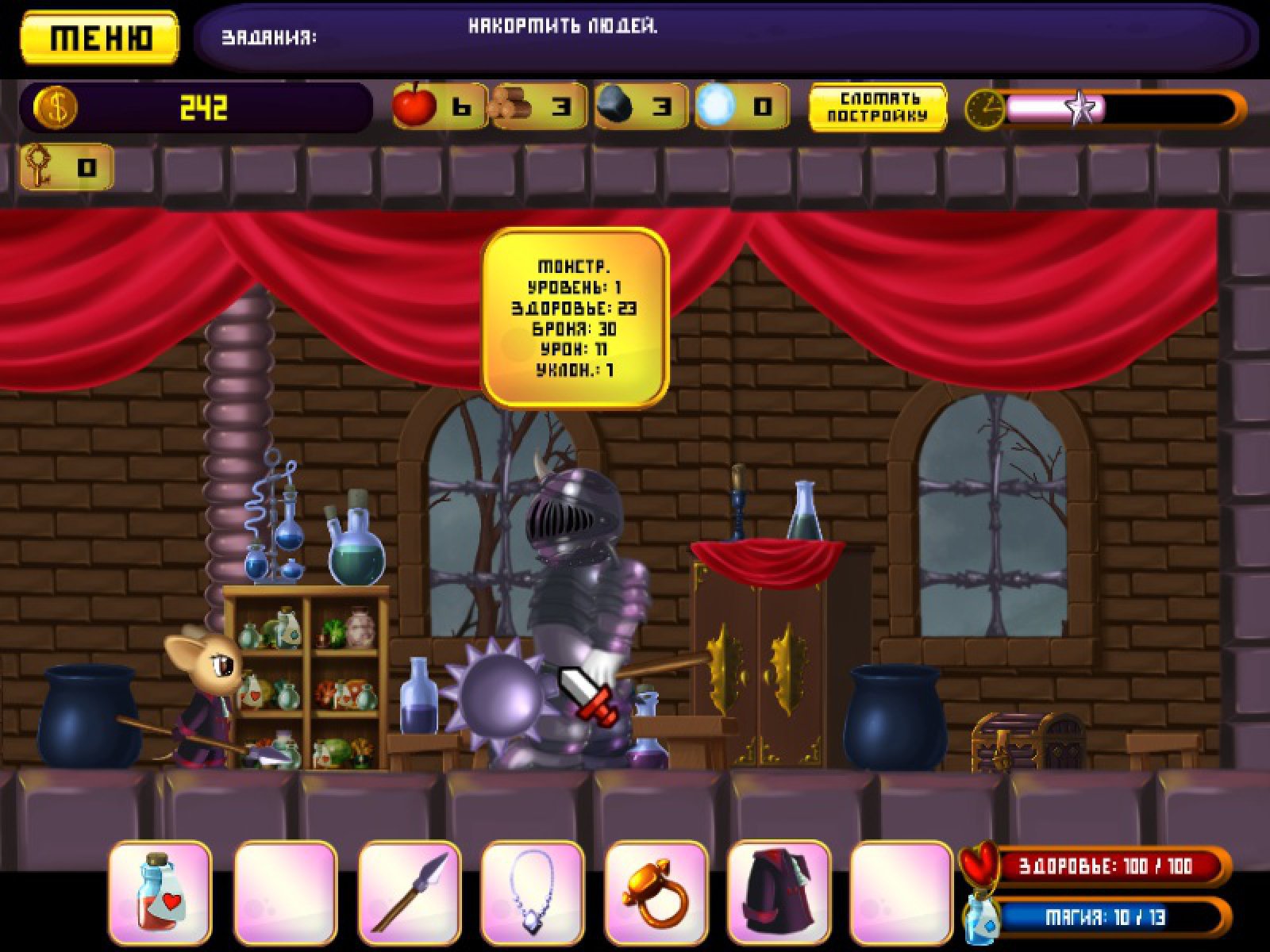
Task: Select the heart potion slot
Action: click(x=160, y=896)
